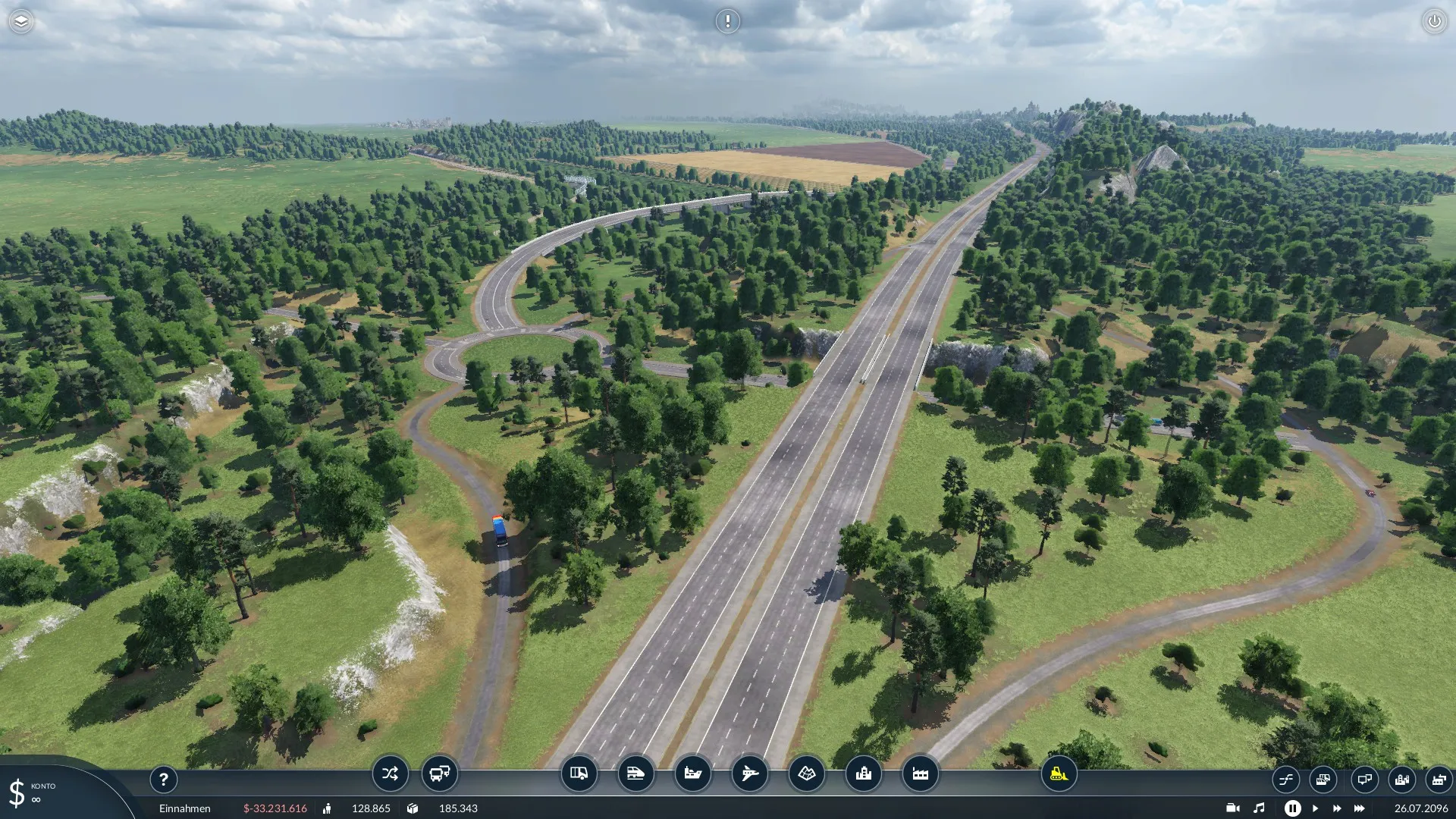Open the camera tool
The width and height of the screenshot is (1456, 819).
[x=1233, y=808]
